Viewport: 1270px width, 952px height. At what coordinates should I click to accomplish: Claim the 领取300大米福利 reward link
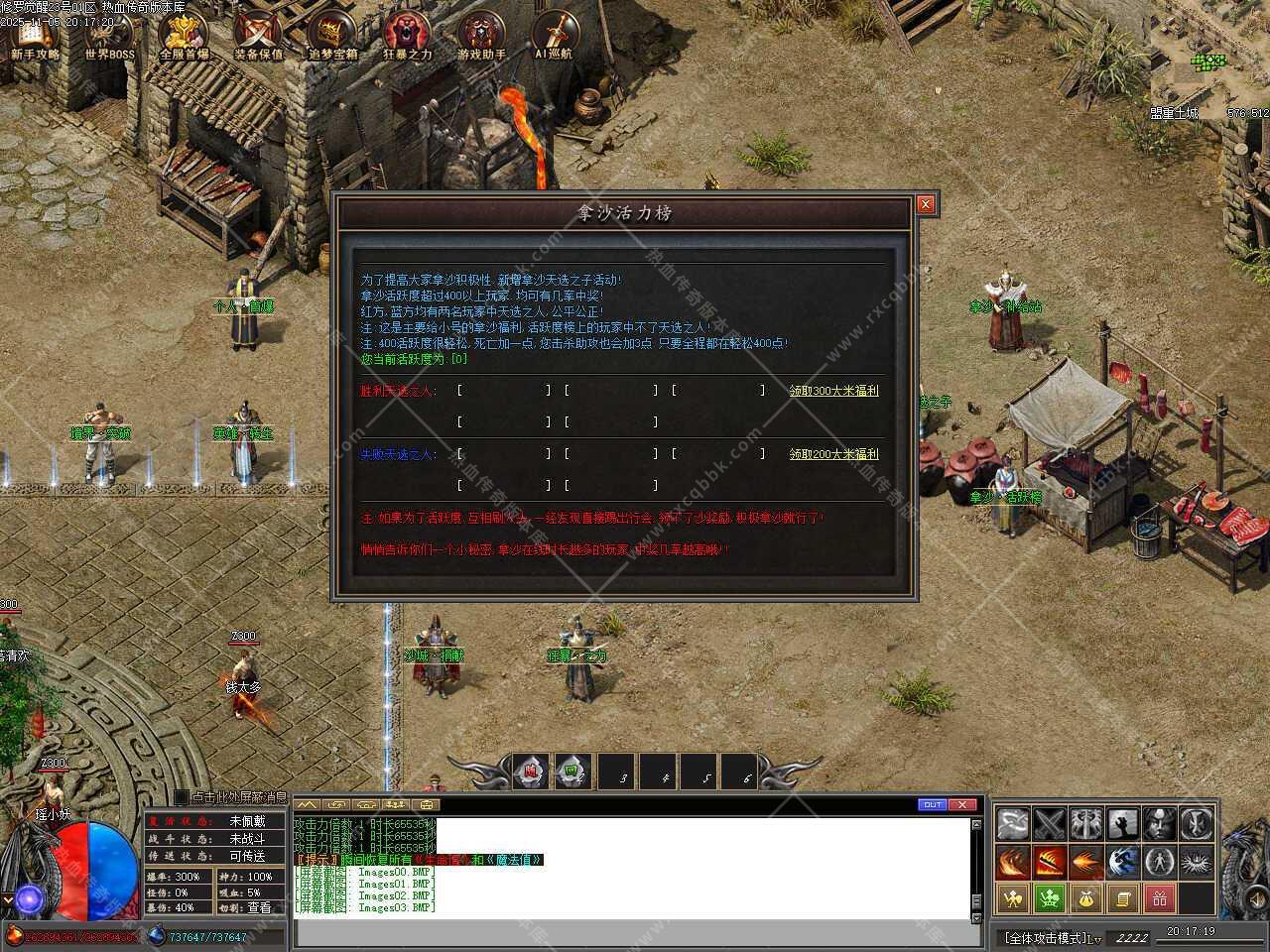click(833, 391)
